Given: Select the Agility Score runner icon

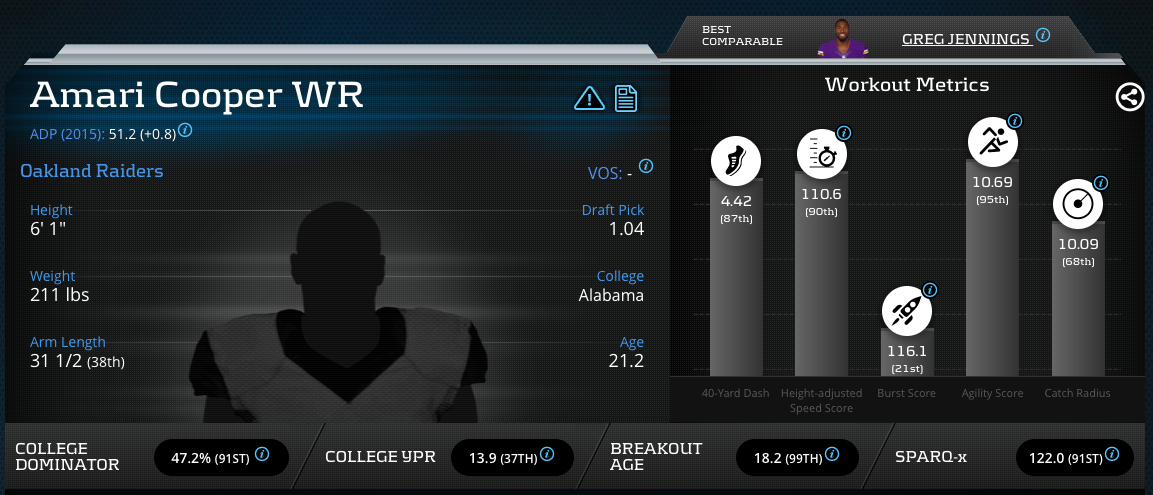Looking at the screenshot, I should click(992, 142).
